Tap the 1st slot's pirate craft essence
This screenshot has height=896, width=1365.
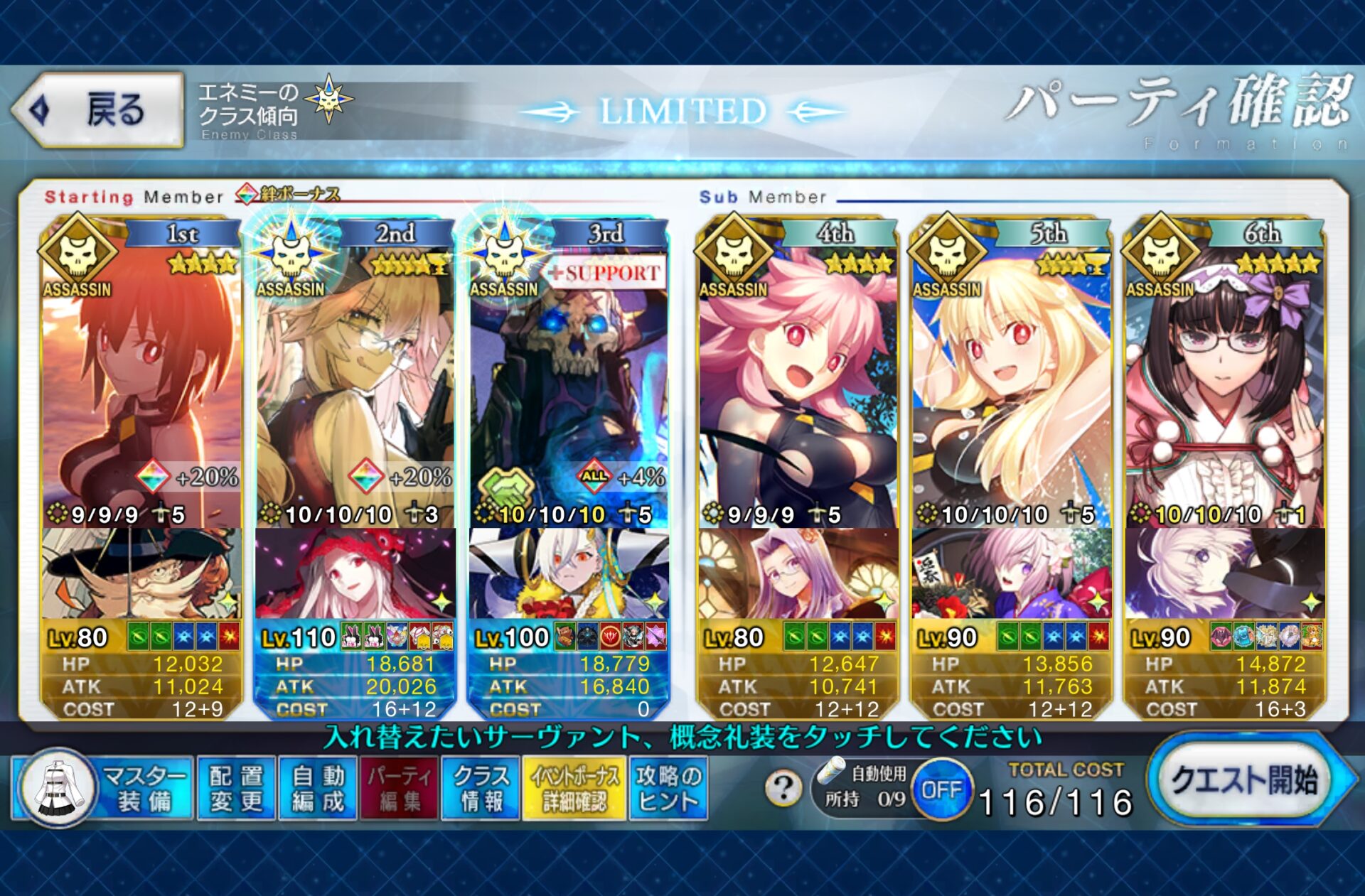(141, 573)
